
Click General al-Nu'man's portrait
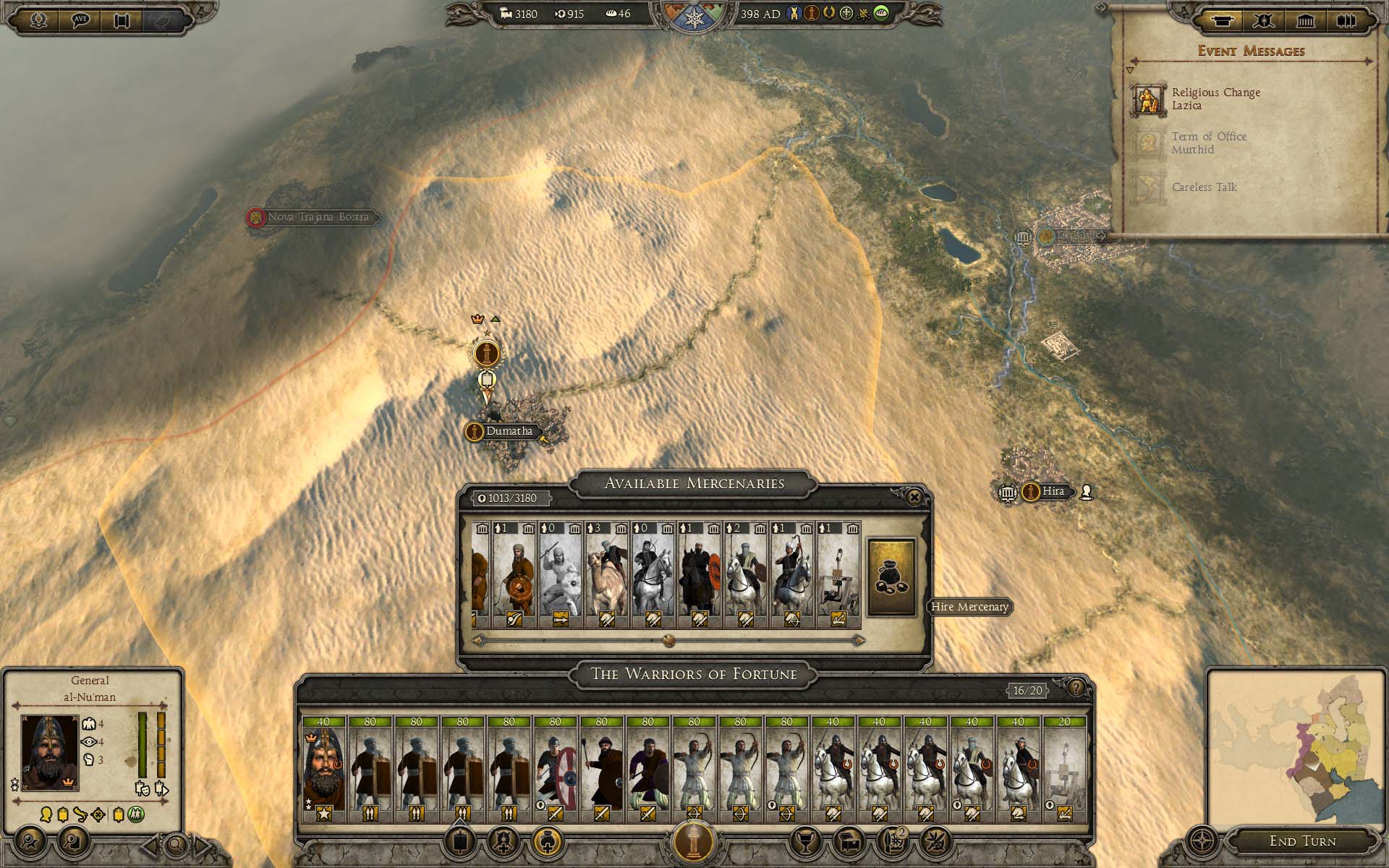click(50, 752)
